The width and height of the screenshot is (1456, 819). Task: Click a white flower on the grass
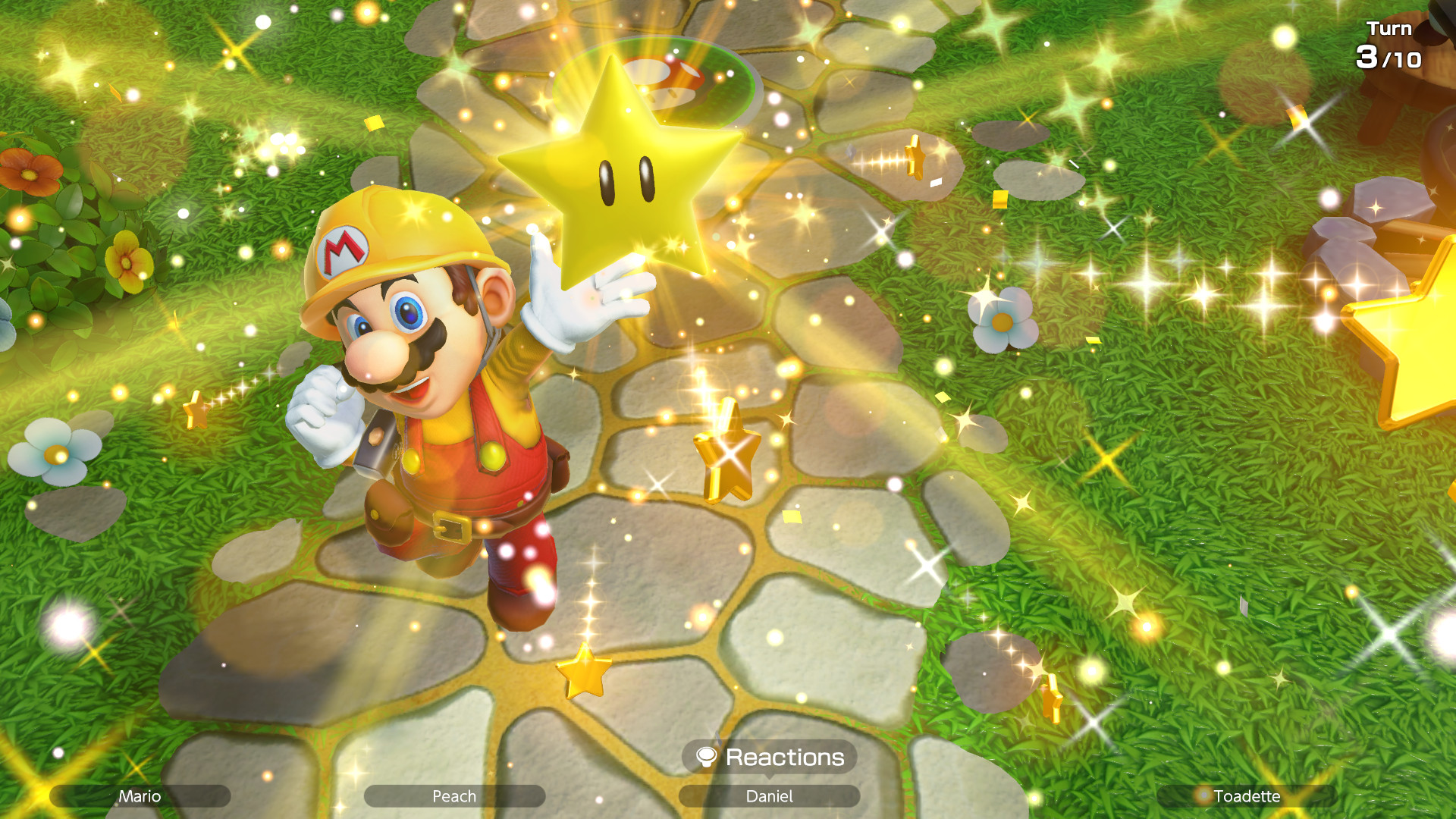point(1003,322)
